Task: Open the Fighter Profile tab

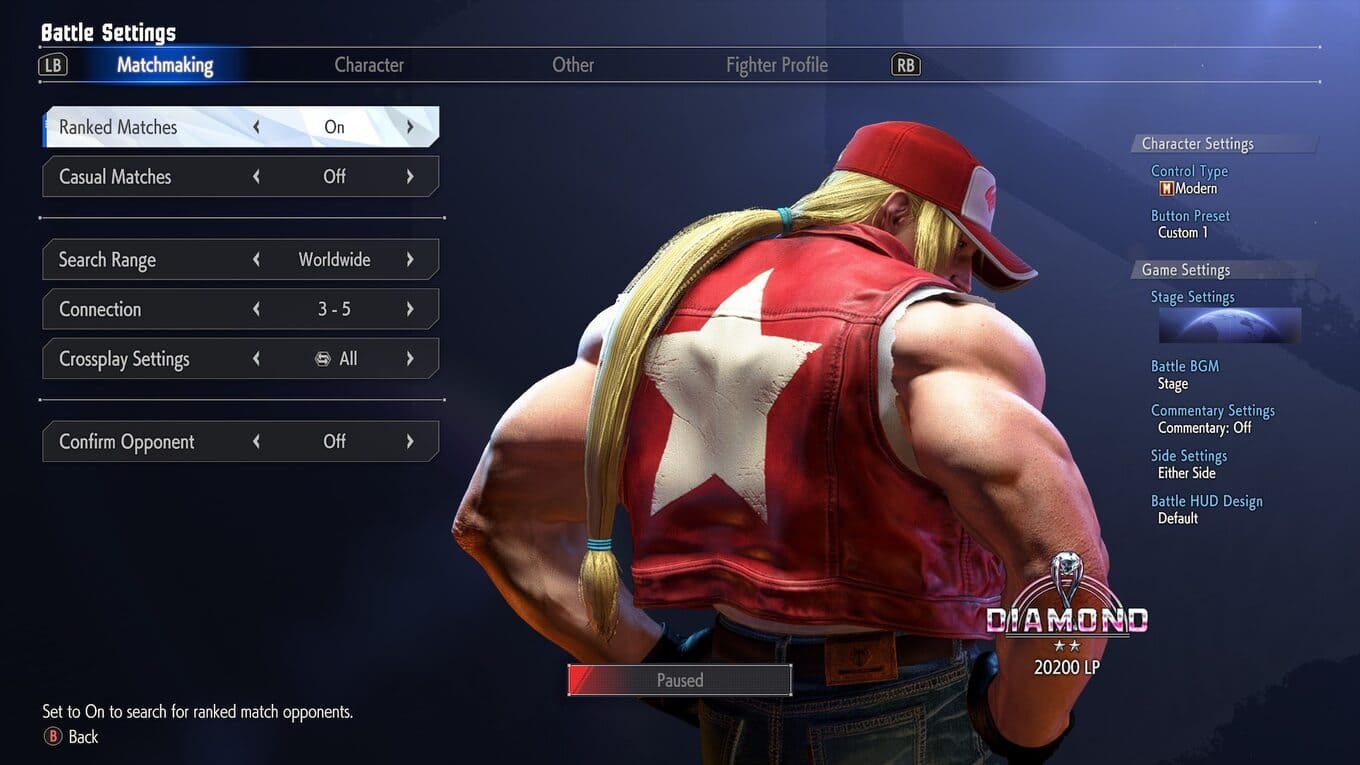Action: [777, 65]
